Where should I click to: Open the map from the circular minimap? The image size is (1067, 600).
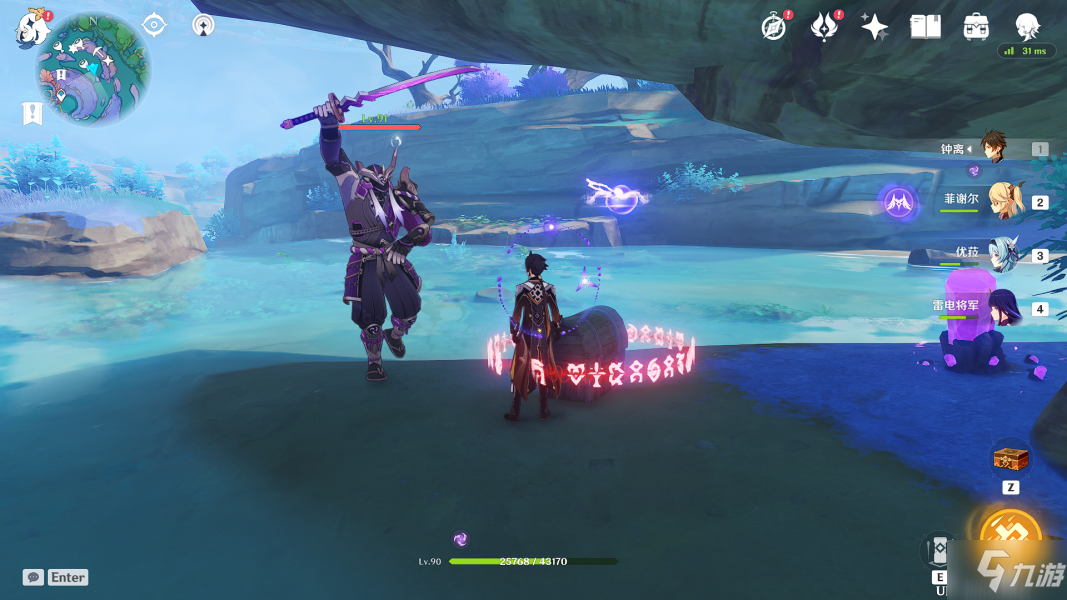pos(93,68)
